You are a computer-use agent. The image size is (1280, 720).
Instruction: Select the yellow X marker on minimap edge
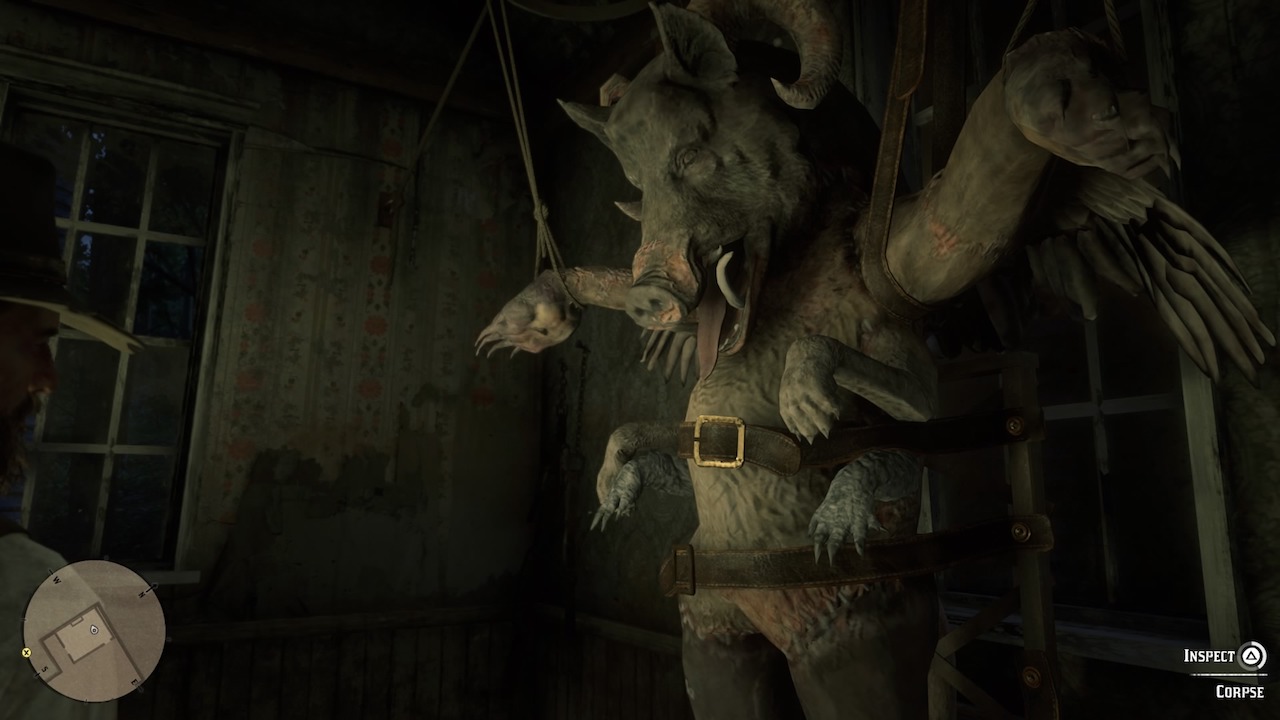point(27,652)
